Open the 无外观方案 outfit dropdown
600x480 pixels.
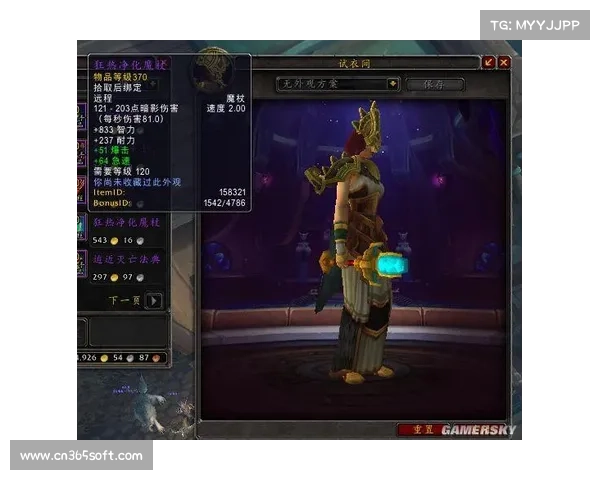tap(393, 85)
